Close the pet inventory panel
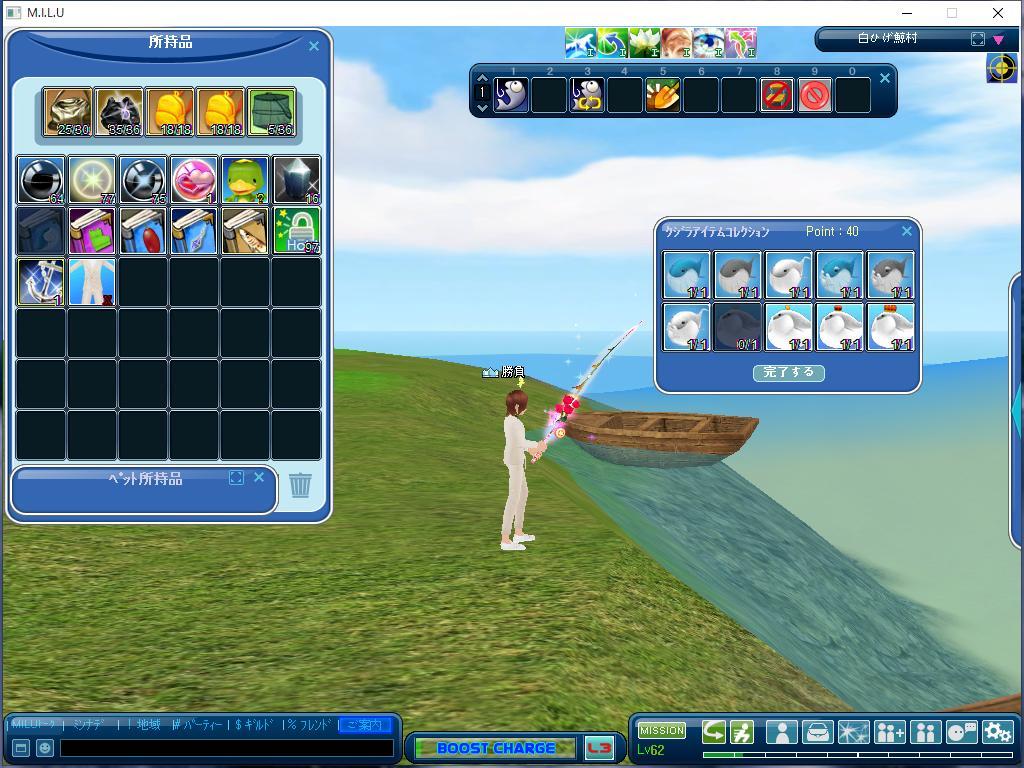Screen dimensions: 1024x768 (x=259, y=478)
